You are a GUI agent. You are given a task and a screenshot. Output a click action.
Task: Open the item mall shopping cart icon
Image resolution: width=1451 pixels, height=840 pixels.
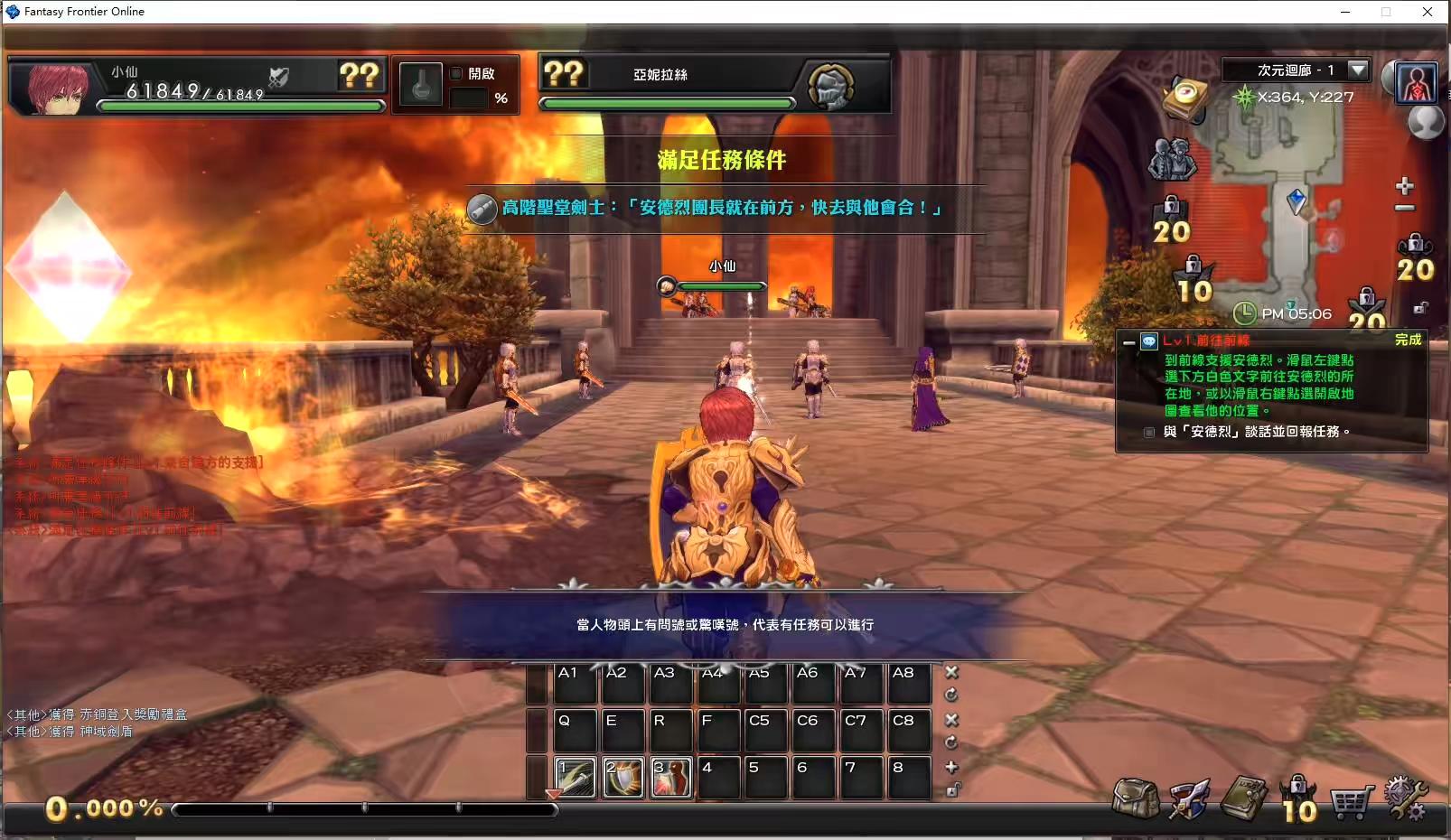pos(1350,799)
